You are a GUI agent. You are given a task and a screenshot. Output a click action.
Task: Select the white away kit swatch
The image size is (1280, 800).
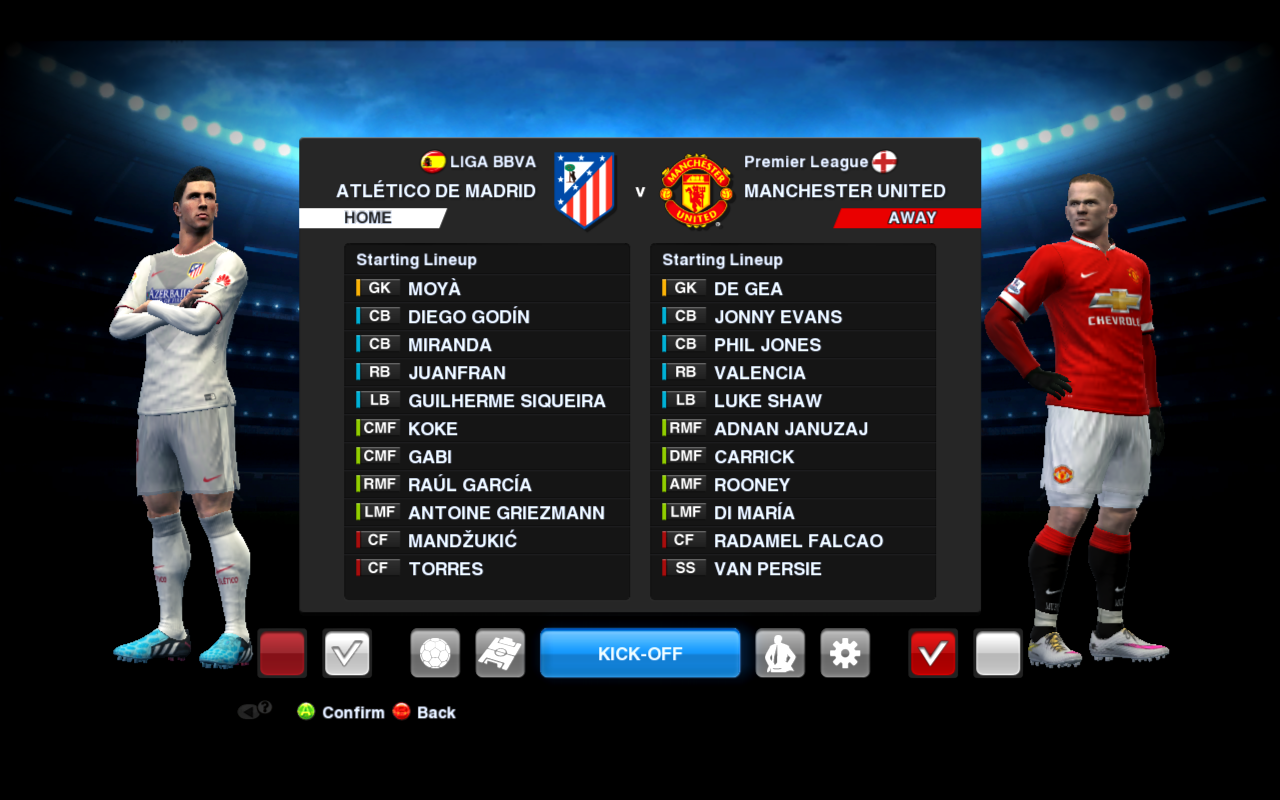pyautogui.click(x=997, y=653)
